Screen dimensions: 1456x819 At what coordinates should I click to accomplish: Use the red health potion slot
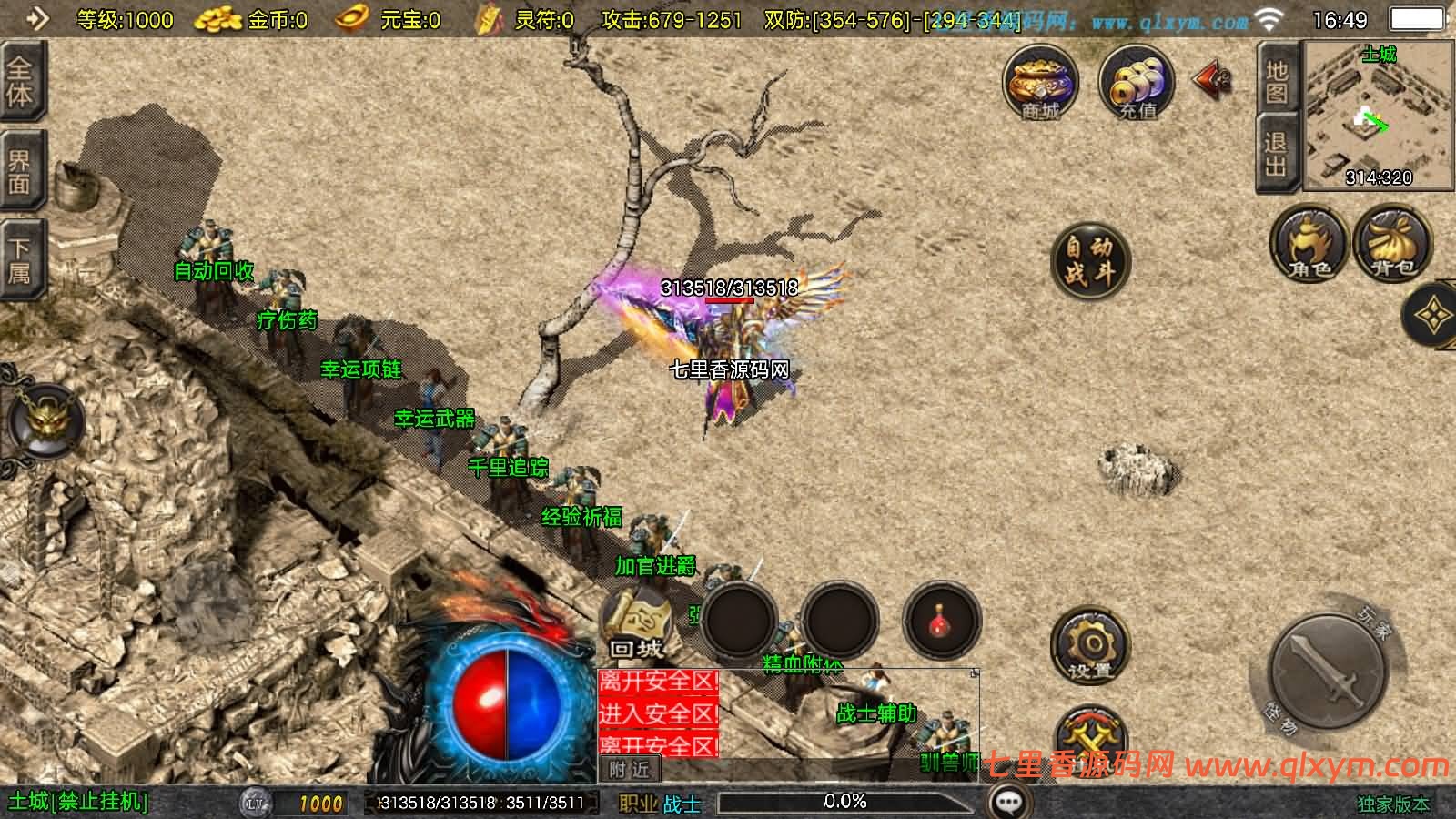point(941,622)
